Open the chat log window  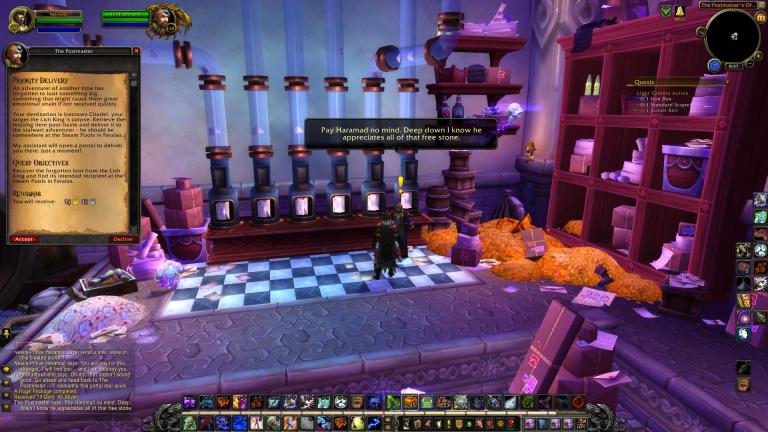click(70, 382)
